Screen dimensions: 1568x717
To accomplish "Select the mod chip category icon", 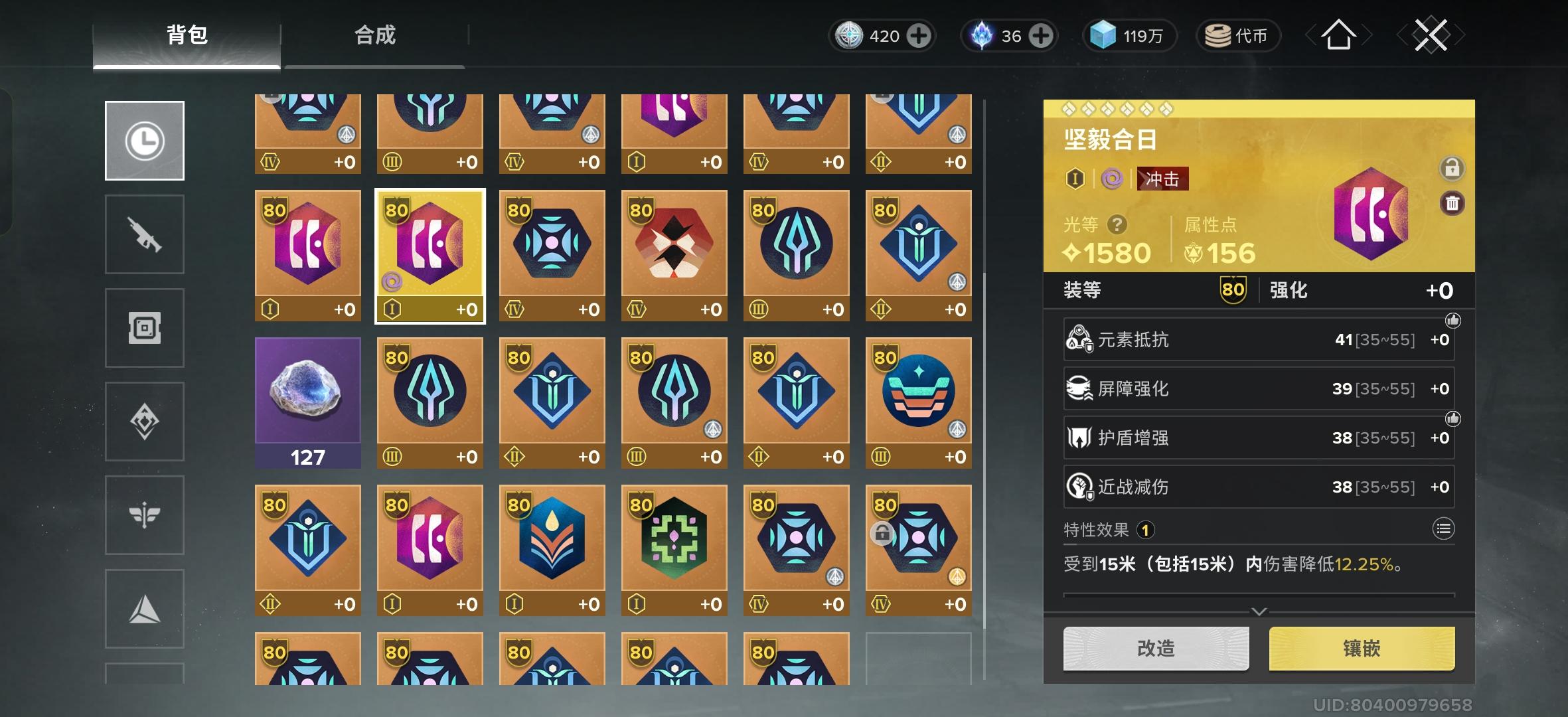I will tap(143, 327).
